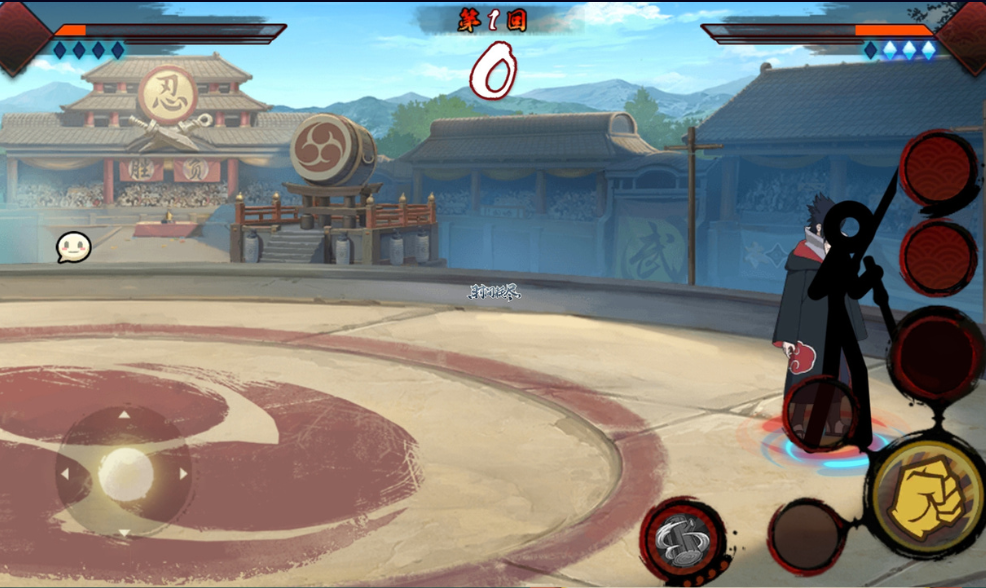Use the empty brown skill button left of the fist
Screen dimensions: 986x588
[806, 537]
